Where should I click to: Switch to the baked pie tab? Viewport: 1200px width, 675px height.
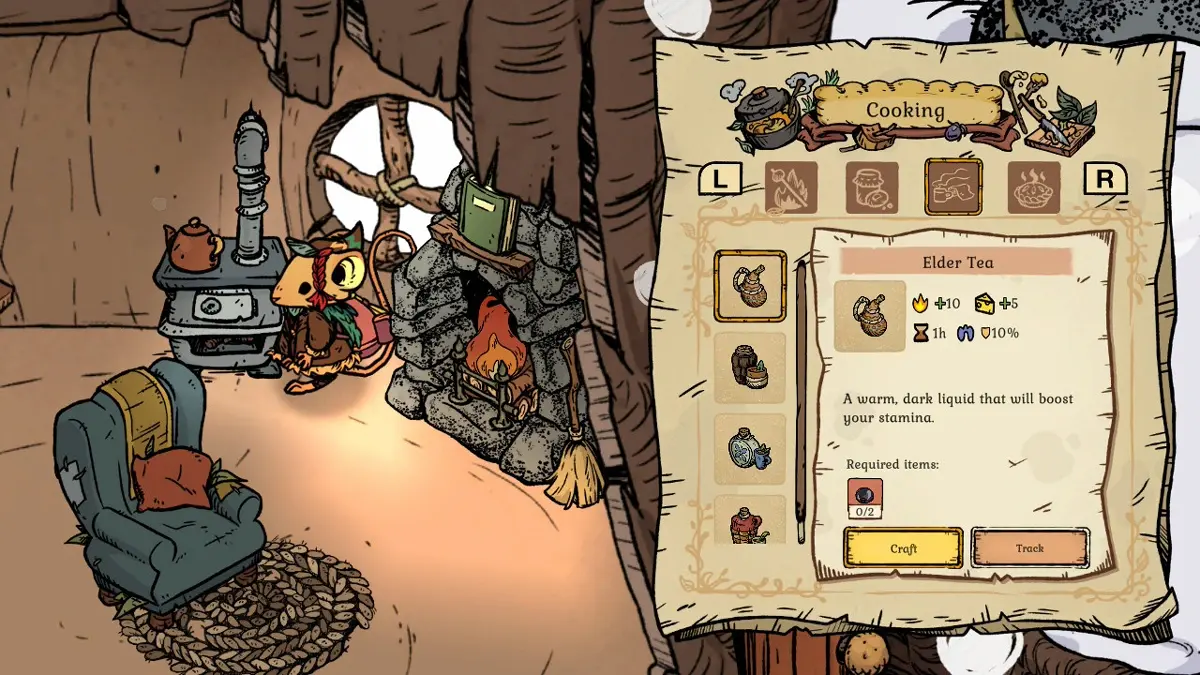coord(1034,187)
